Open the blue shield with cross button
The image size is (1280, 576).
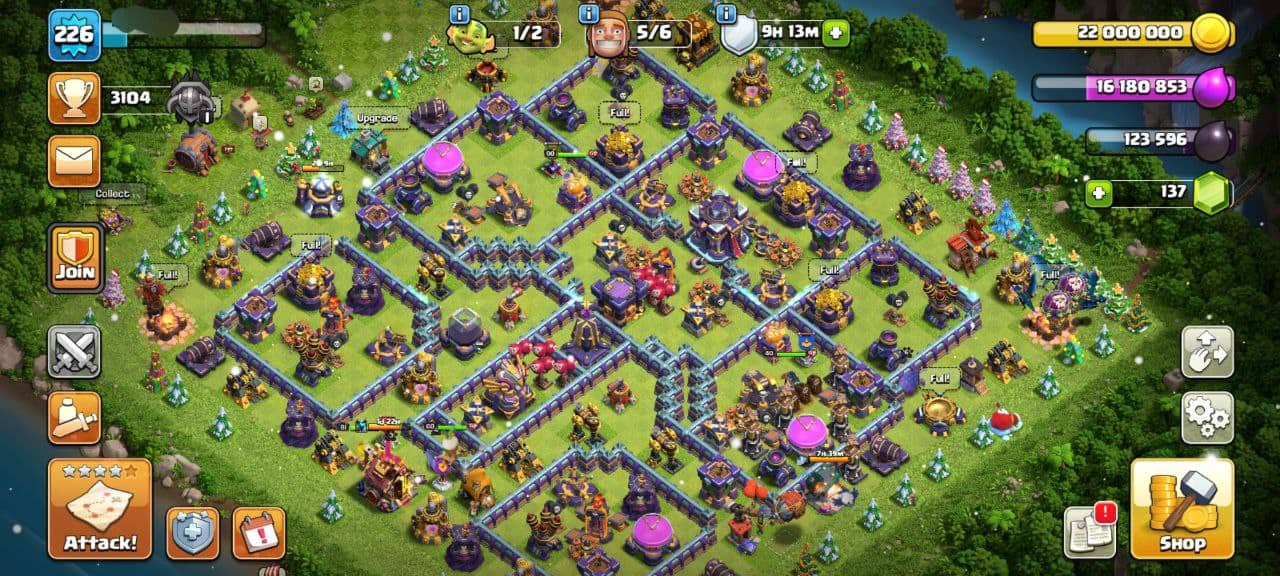pos(192,533)
